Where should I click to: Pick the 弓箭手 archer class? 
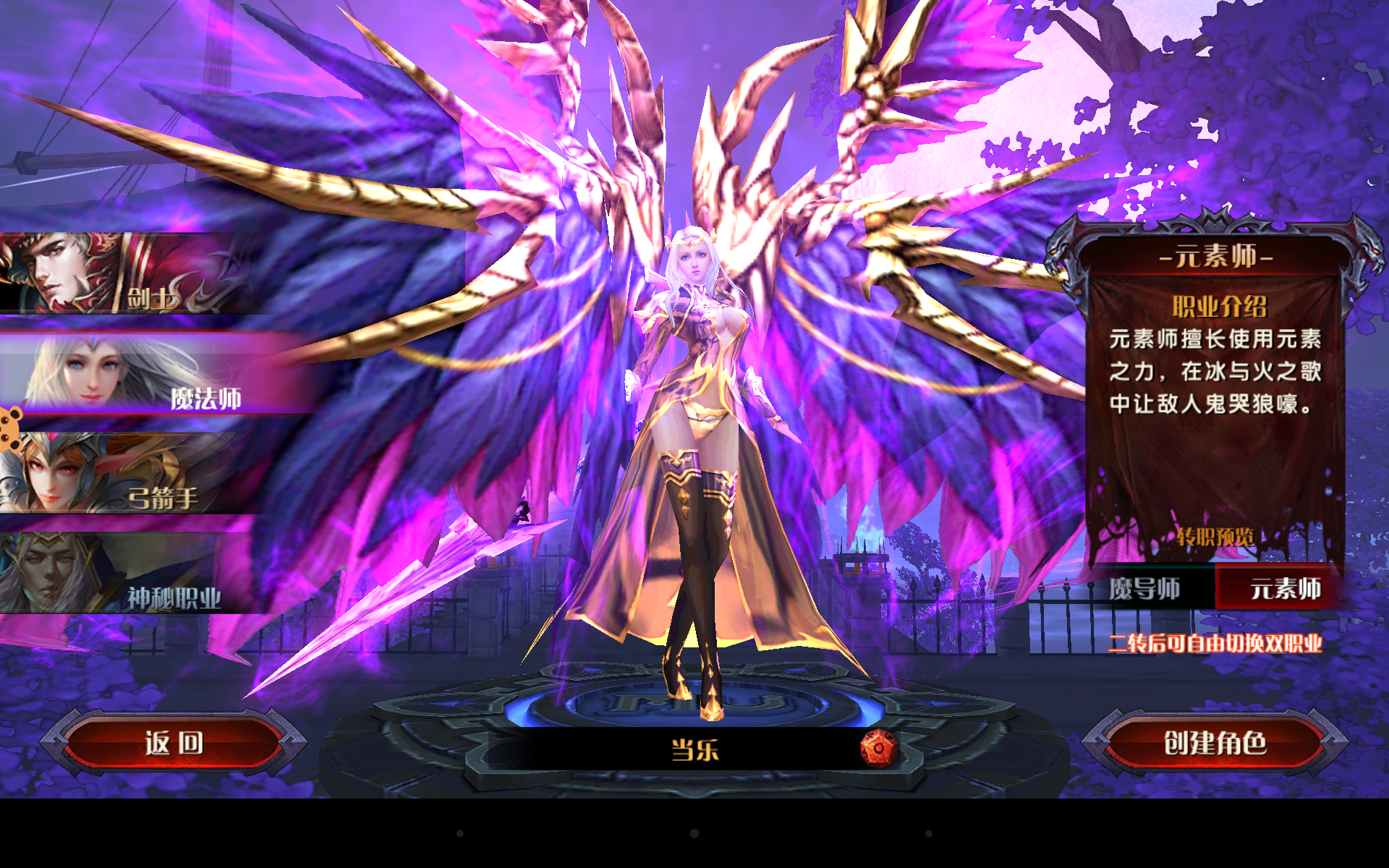coord(123,475)
